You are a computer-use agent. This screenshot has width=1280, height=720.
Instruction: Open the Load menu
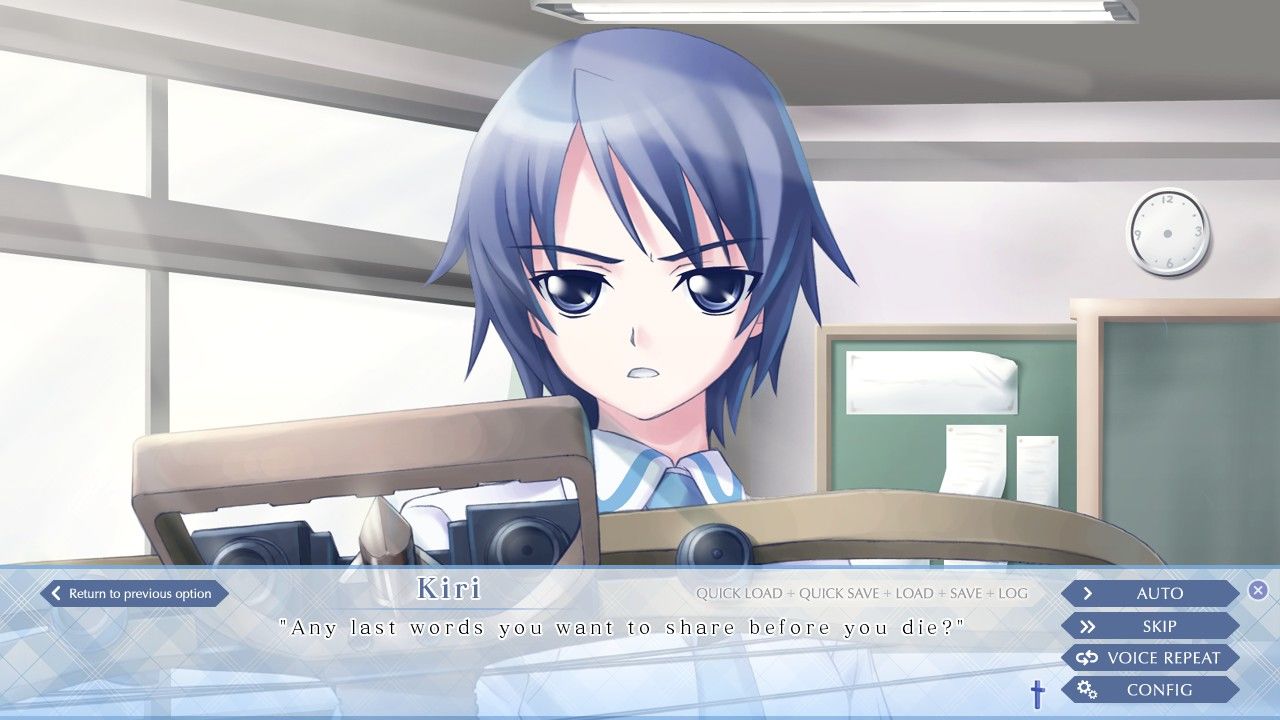pos(914,594)
